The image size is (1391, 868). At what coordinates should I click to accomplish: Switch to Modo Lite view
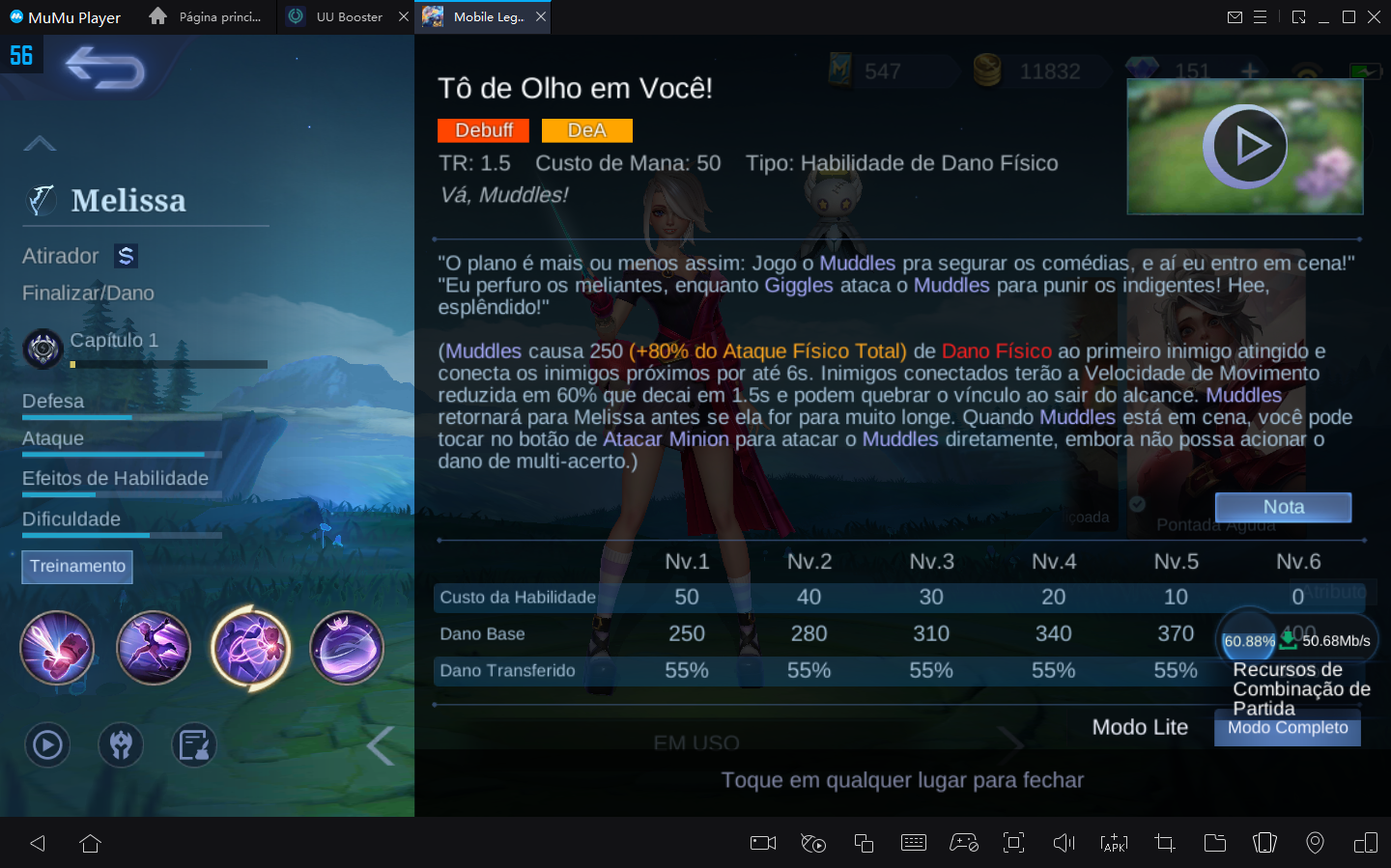click(1140, 727)
